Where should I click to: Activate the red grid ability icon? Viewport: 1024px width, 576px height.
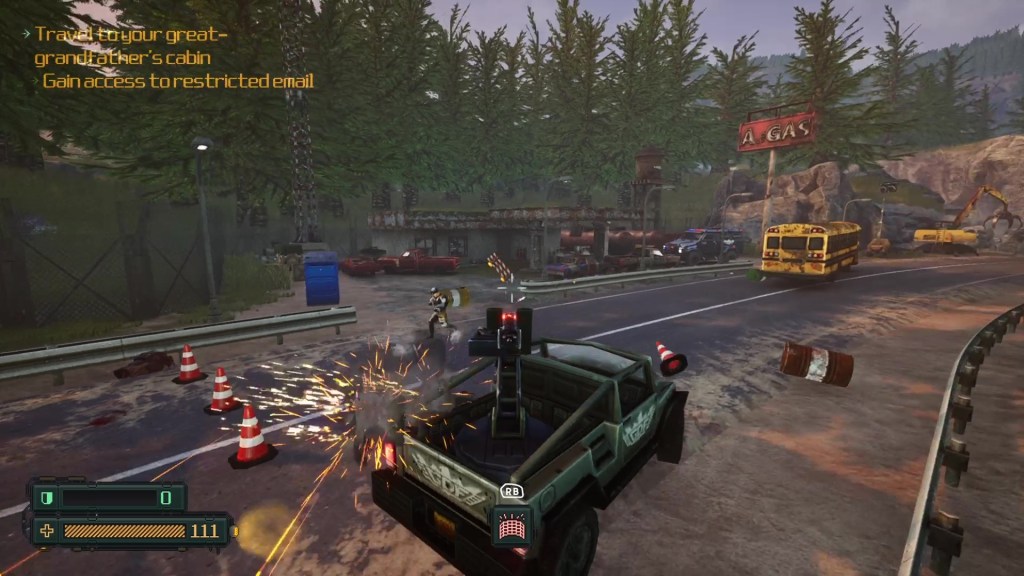510,525
